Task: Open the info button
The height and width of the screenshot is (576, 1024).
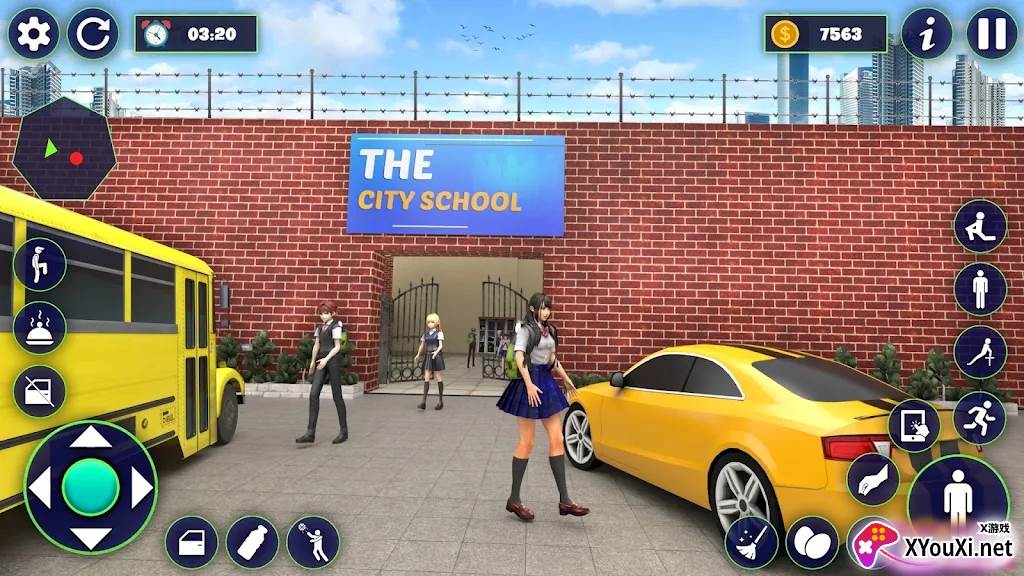Action: [927, 34]
